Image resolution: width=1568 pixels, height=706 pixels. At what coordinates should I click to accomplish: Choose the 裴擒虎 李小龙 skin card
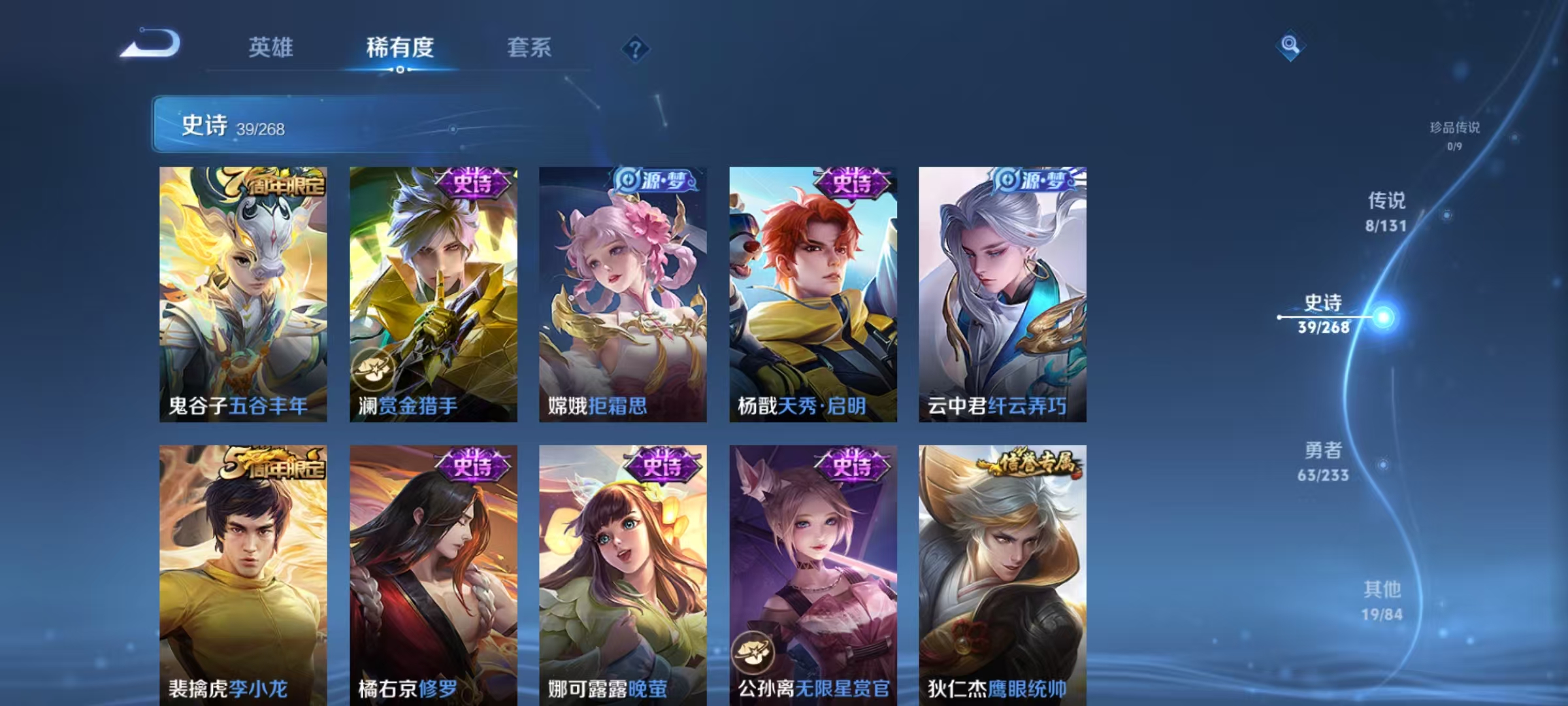click(243, 575)
